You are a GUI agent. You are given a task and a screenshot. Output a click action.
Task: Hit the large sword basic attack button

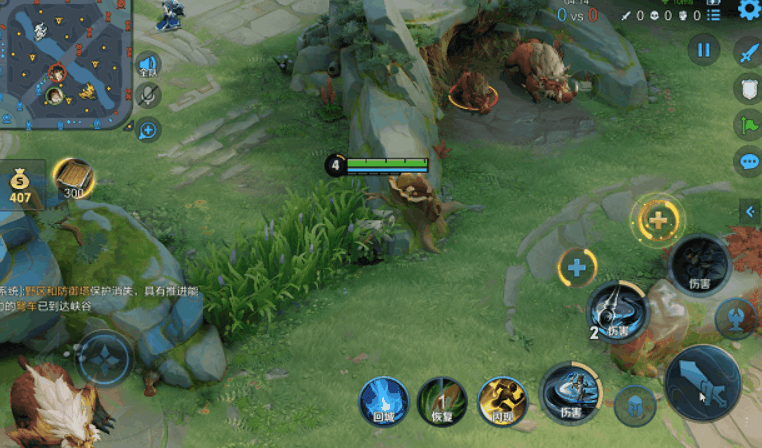(x=703, y=385)
